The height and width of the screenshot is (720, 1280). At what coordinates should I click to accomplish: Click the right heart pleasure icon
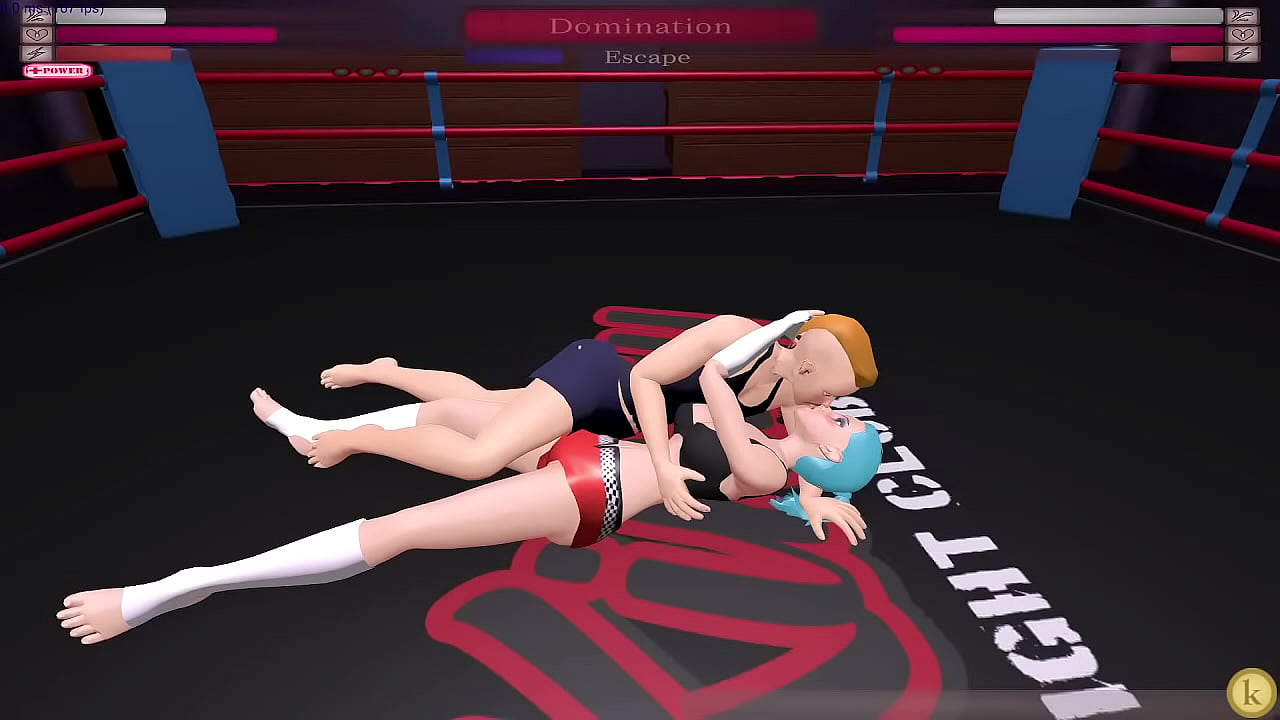coord(1243,35)
